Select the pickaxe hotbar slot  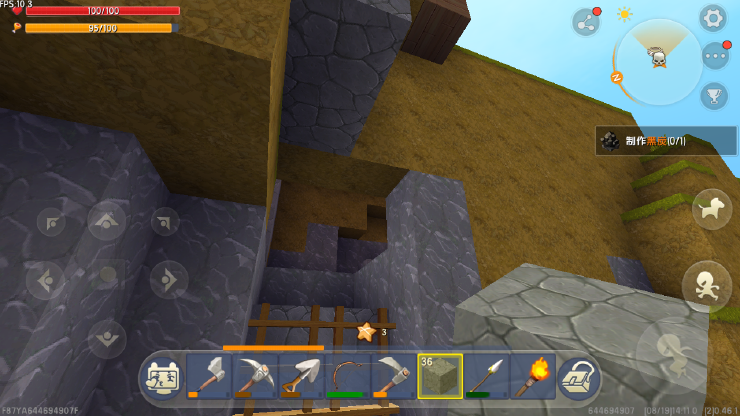(255, 376)
